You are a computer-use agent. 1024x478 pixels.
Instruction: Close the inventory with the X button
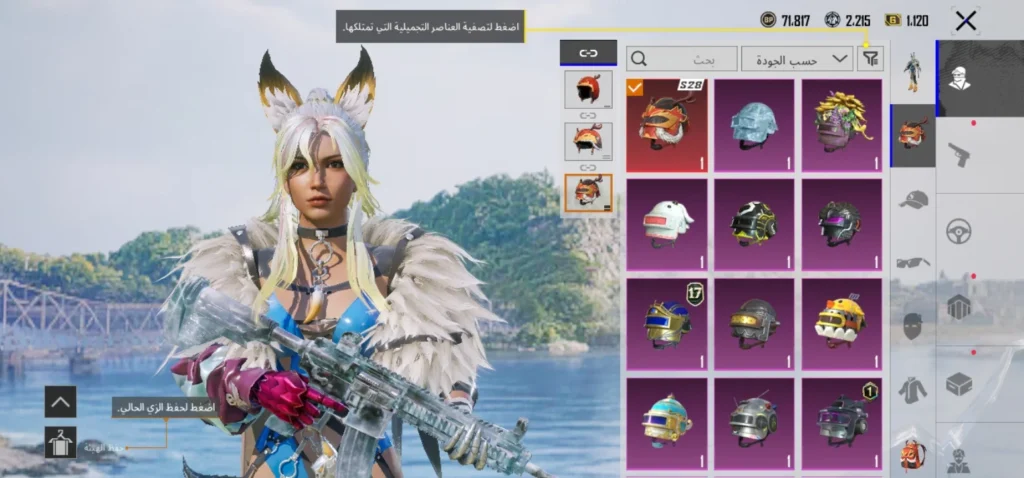click(x=965, y=21)
